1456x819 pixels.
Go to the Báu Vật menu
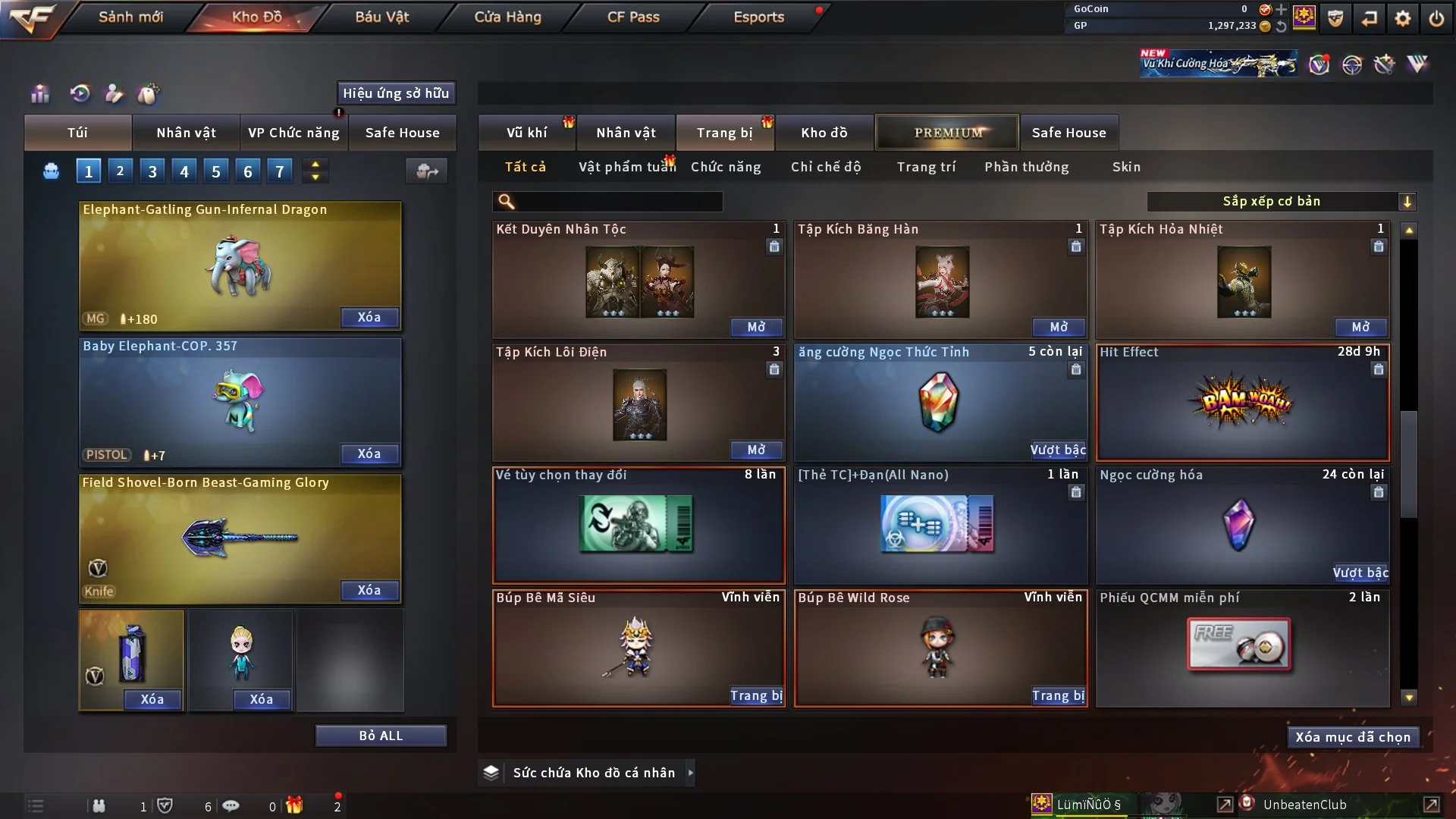(x=381, y=17)
